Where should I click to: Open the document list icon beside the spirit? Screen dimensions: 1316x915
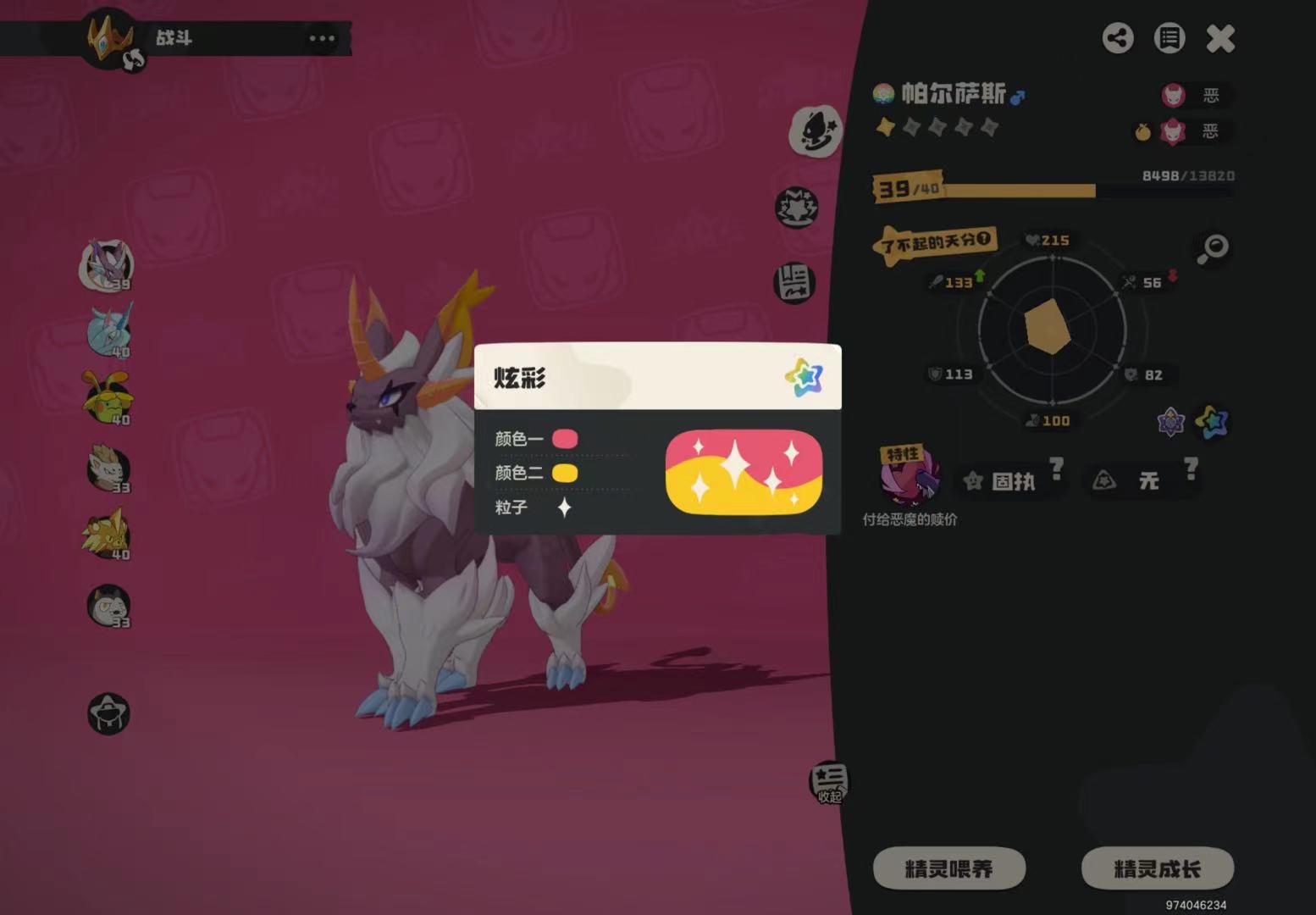[794, 283]
